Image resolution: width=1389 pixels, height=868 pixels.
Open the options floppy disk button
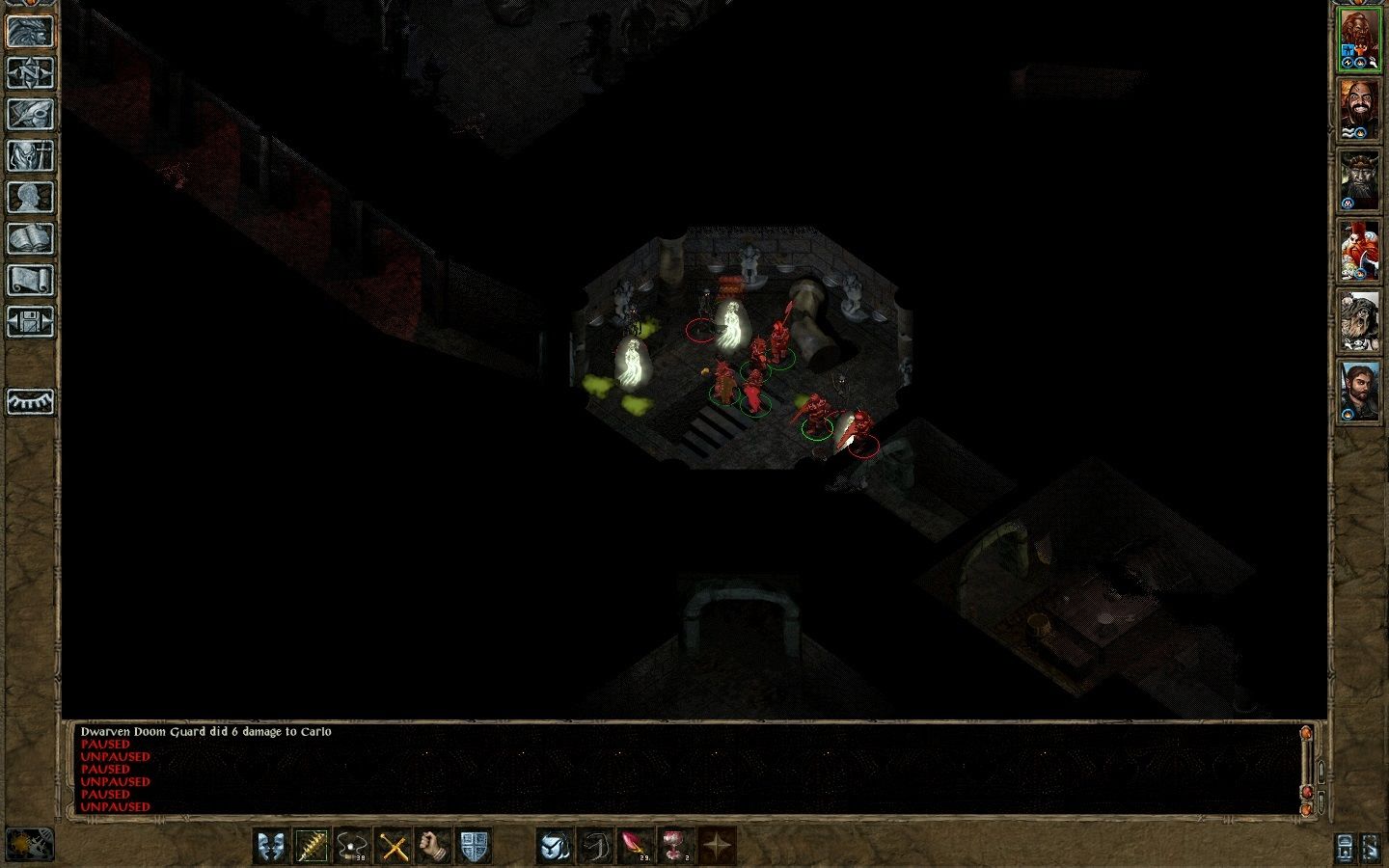click(30, 321)
